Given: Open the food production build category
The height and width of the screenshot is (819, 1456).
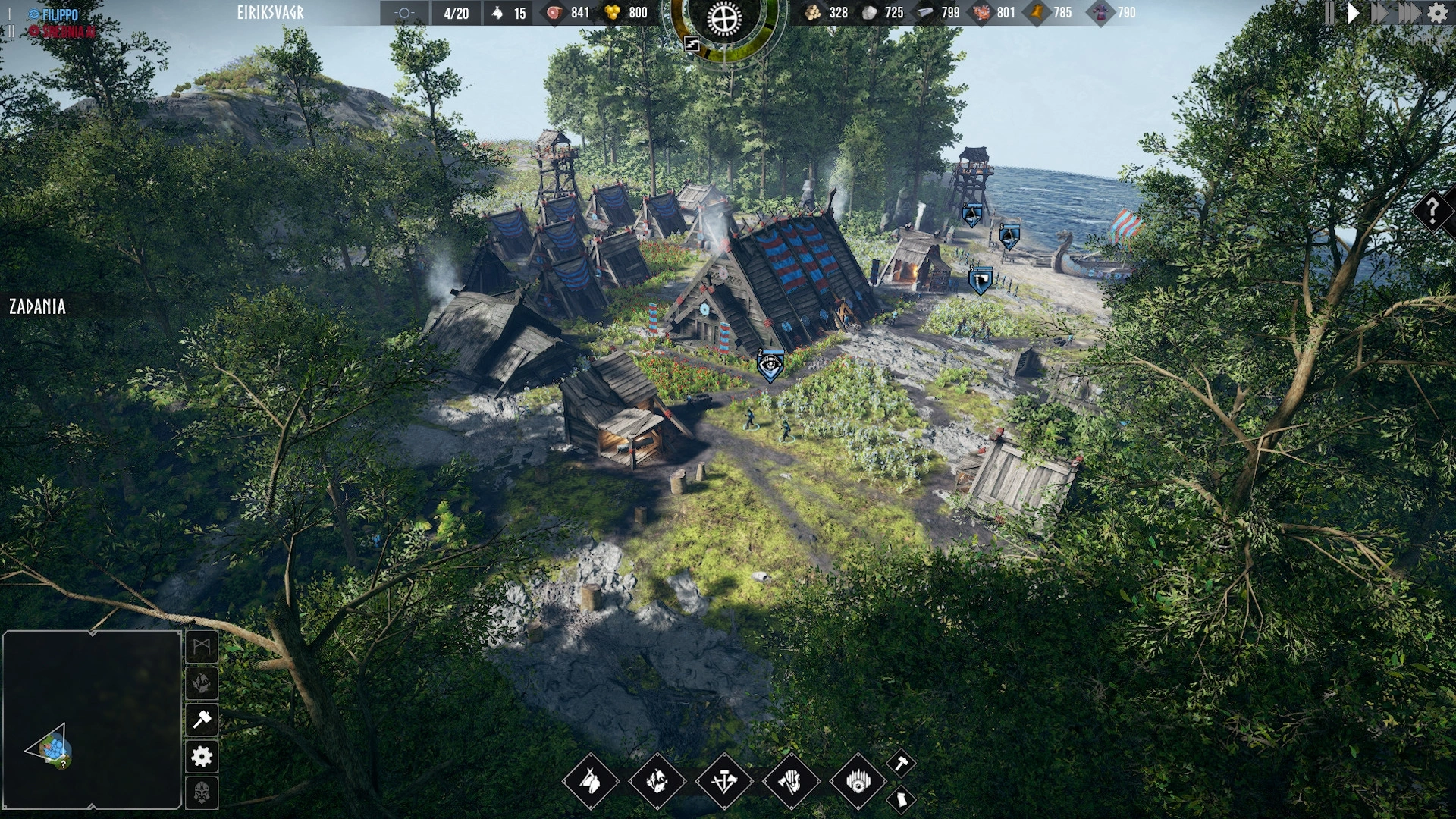Looking at the screenshot, I should coord(657,781).
